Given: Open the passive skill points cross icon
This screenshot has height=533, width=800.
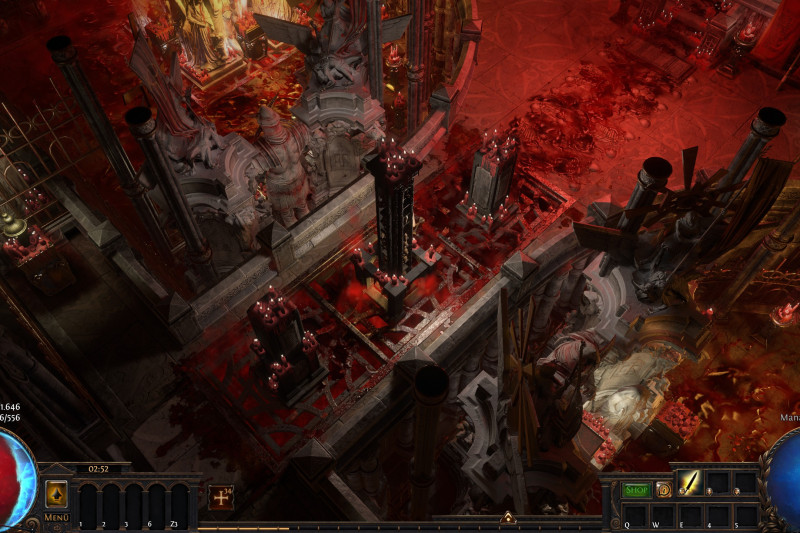Looking at the screenshot, I should coord(220,497).
